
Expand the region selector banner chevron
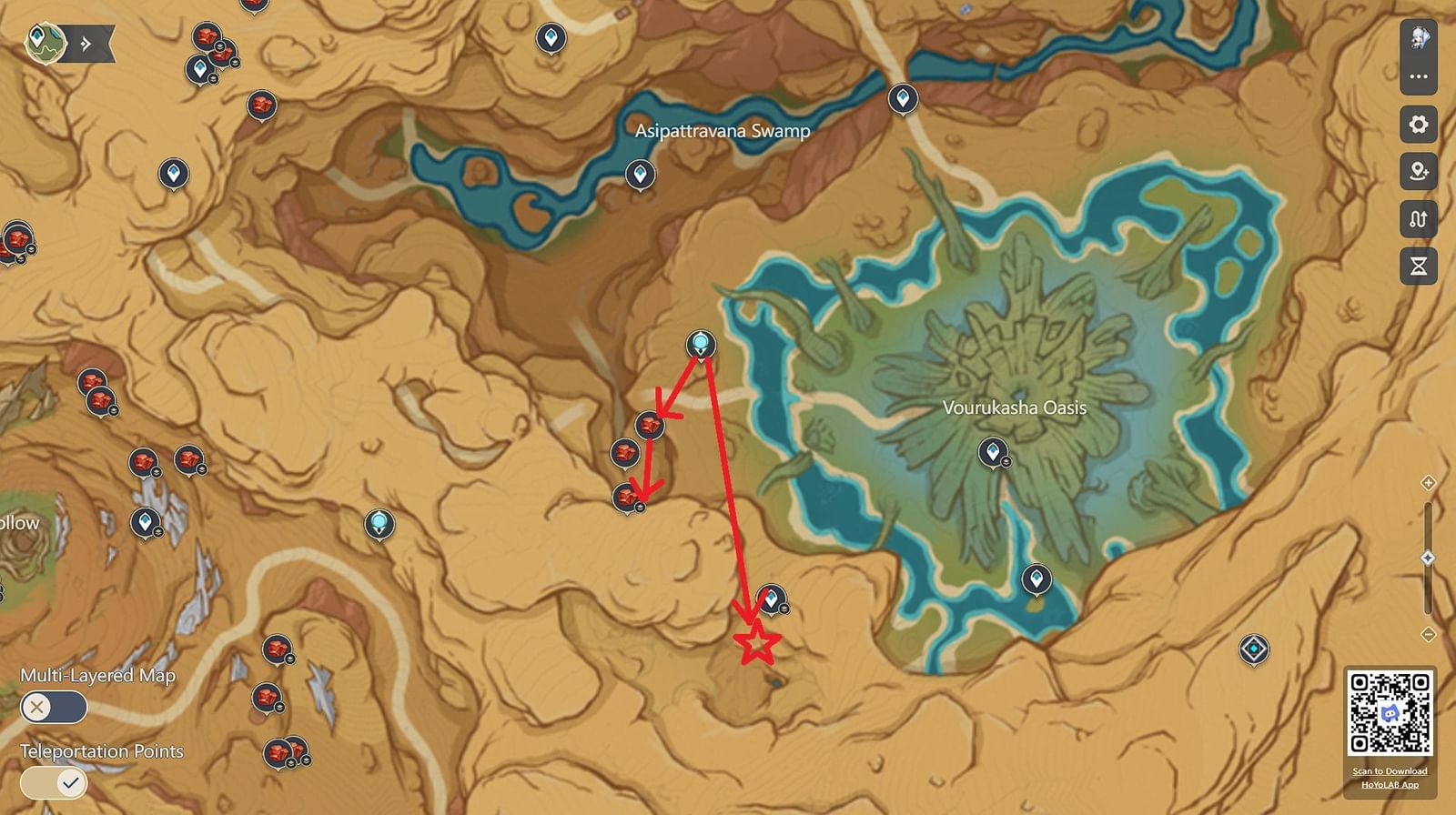(x=86, y=40)
